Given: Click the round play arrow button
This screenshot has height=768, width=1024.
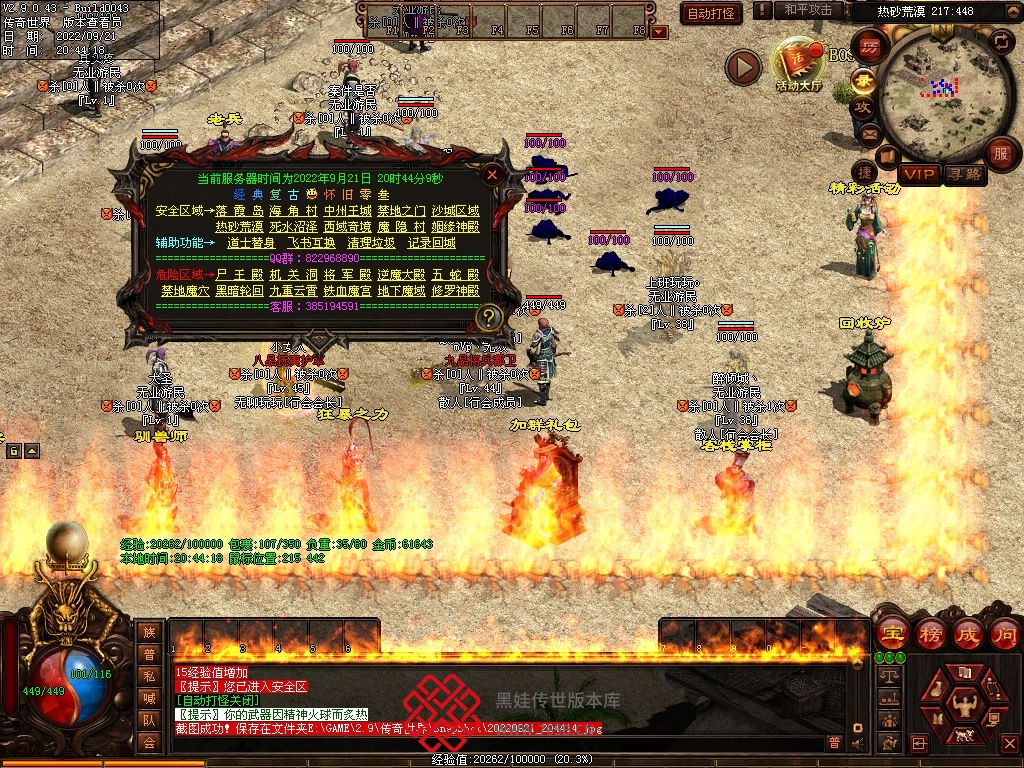Looking at the screenshot, I should pyautogui.click(x=743, y=67).
